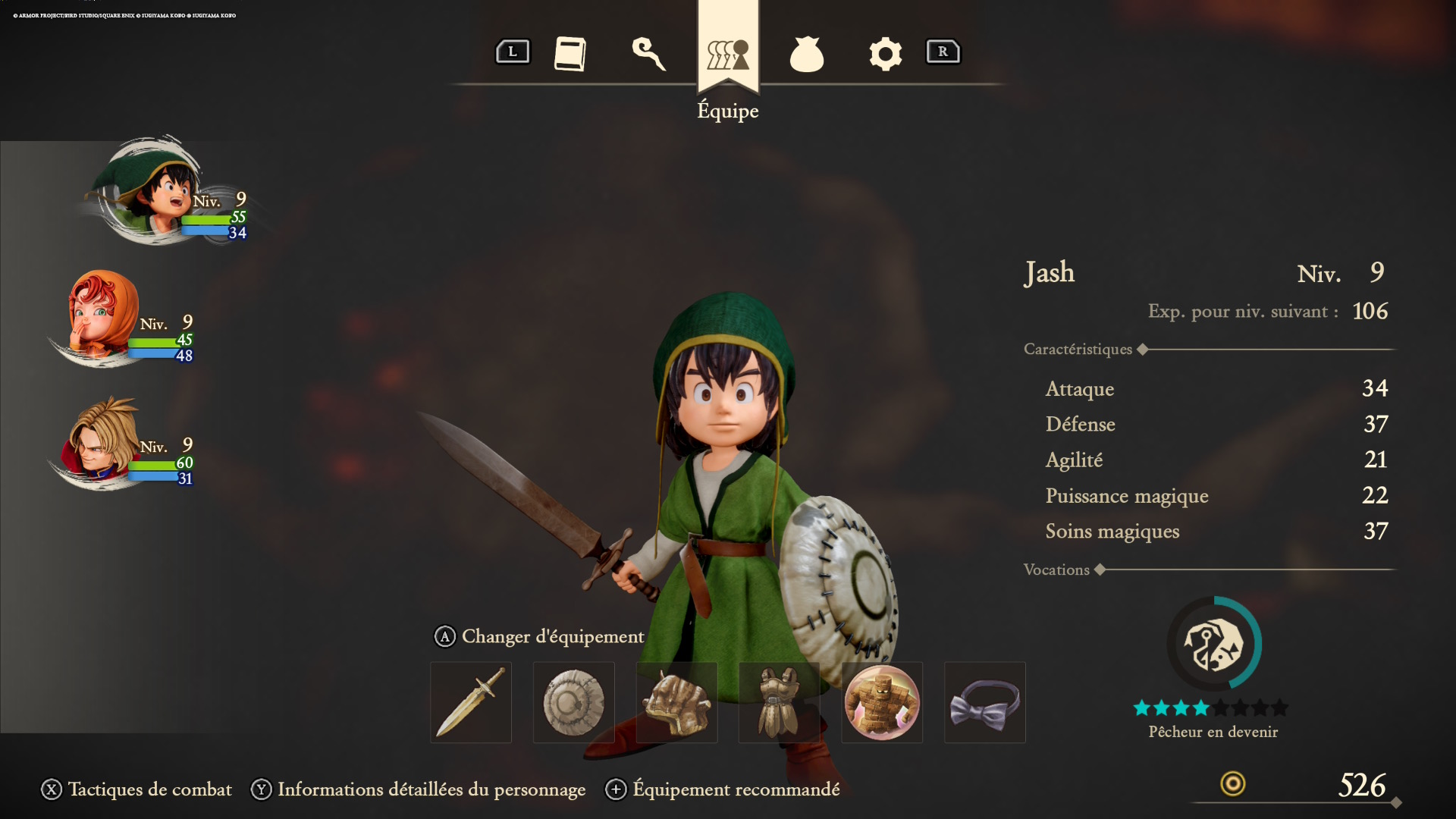
Task: Select the magic spells tab icon
Action: pyautogui.click(x=651, y=55)
